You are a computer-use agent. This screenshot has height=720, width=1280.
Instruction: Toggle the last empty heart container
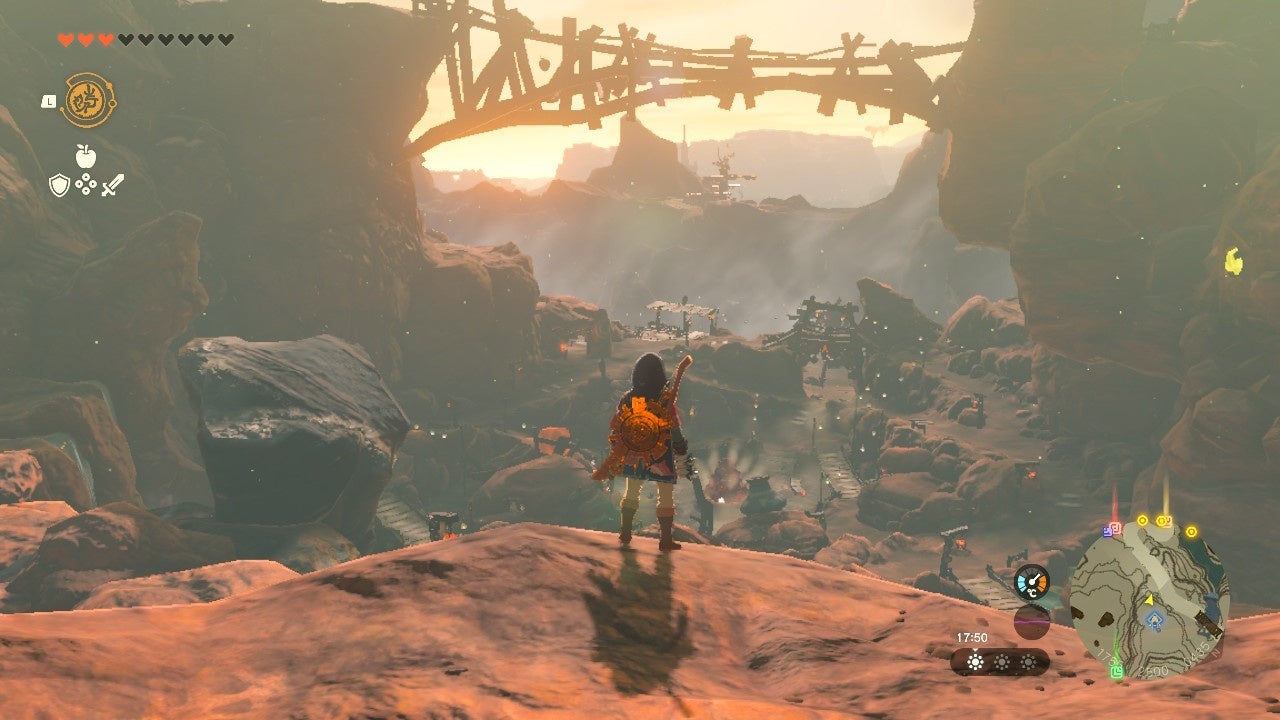224,39
